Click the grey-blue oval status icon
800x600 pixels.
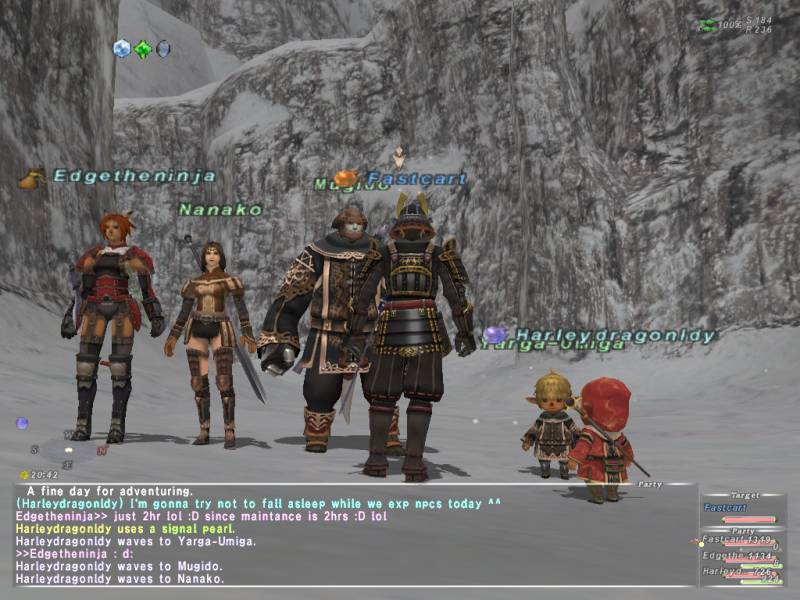(163, 48)
